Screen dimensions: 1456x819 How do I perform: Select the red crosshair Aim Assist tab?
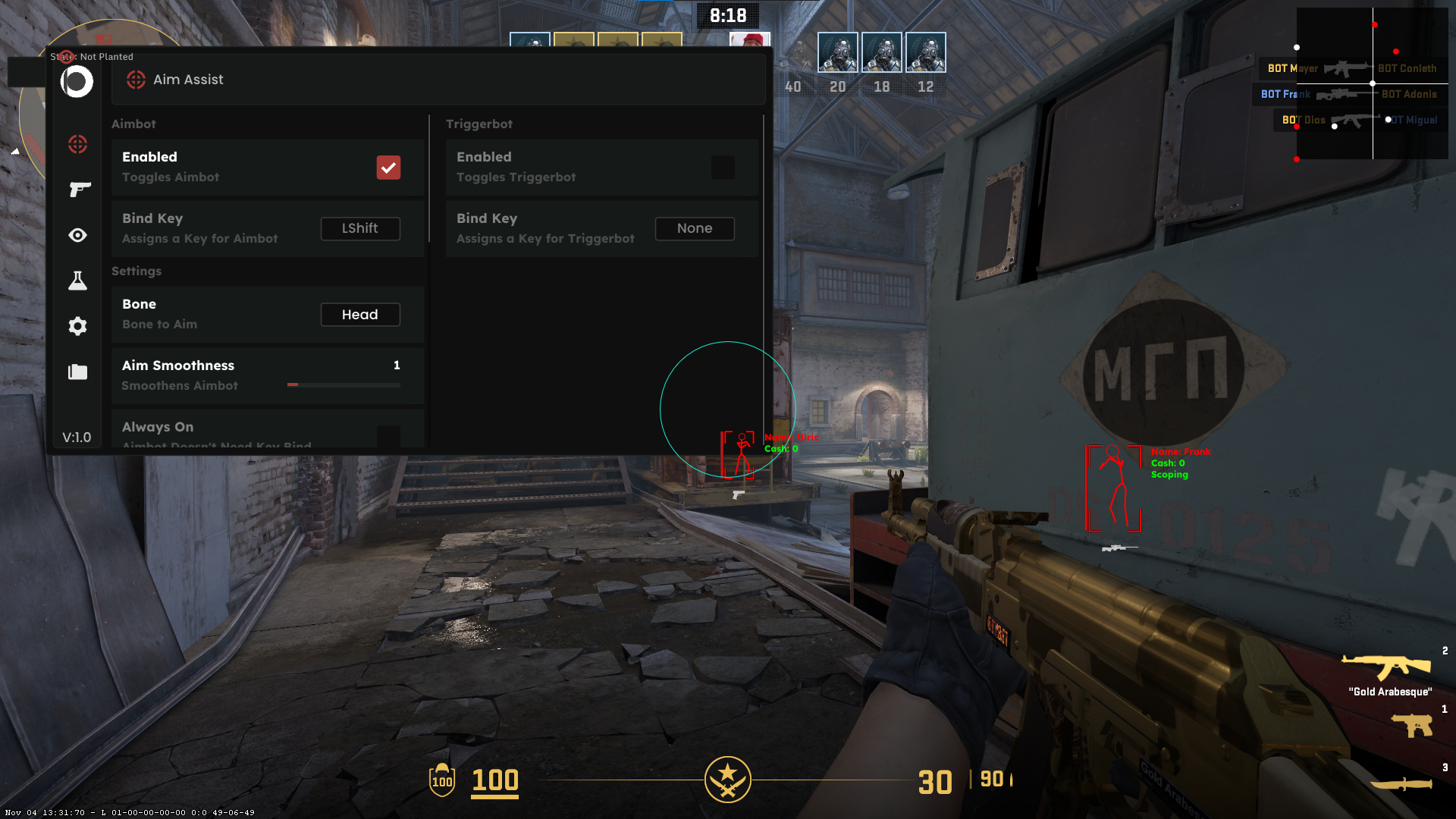point(77,144)
